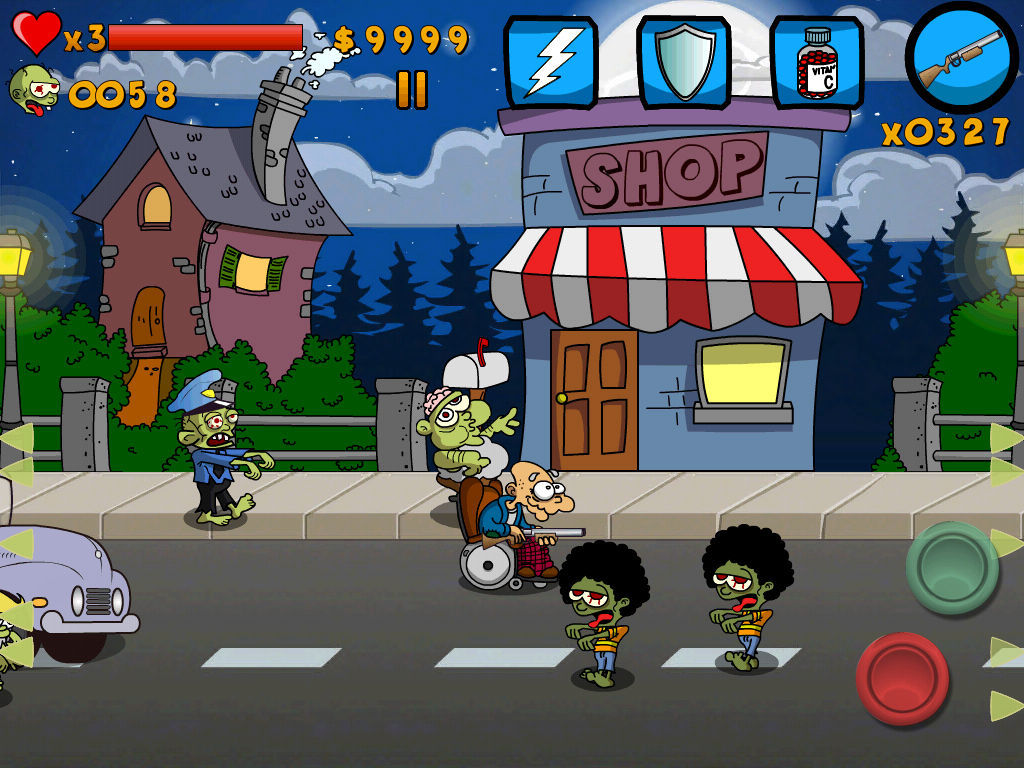This screenshot has height=768, width=1024.
Task: Tap the green round action button
Action: point(951,567)
